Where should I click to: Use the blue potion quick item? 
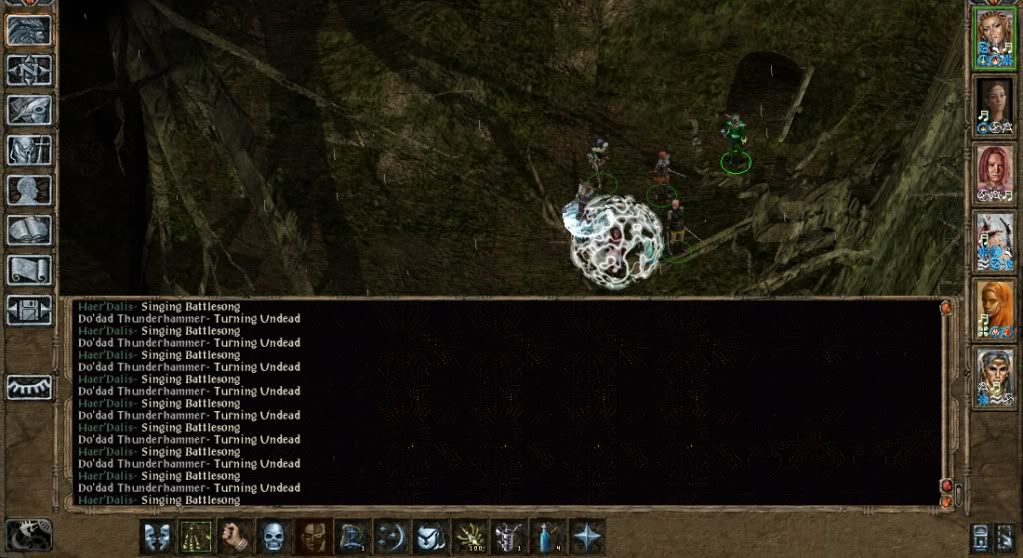tap(548, 536)
